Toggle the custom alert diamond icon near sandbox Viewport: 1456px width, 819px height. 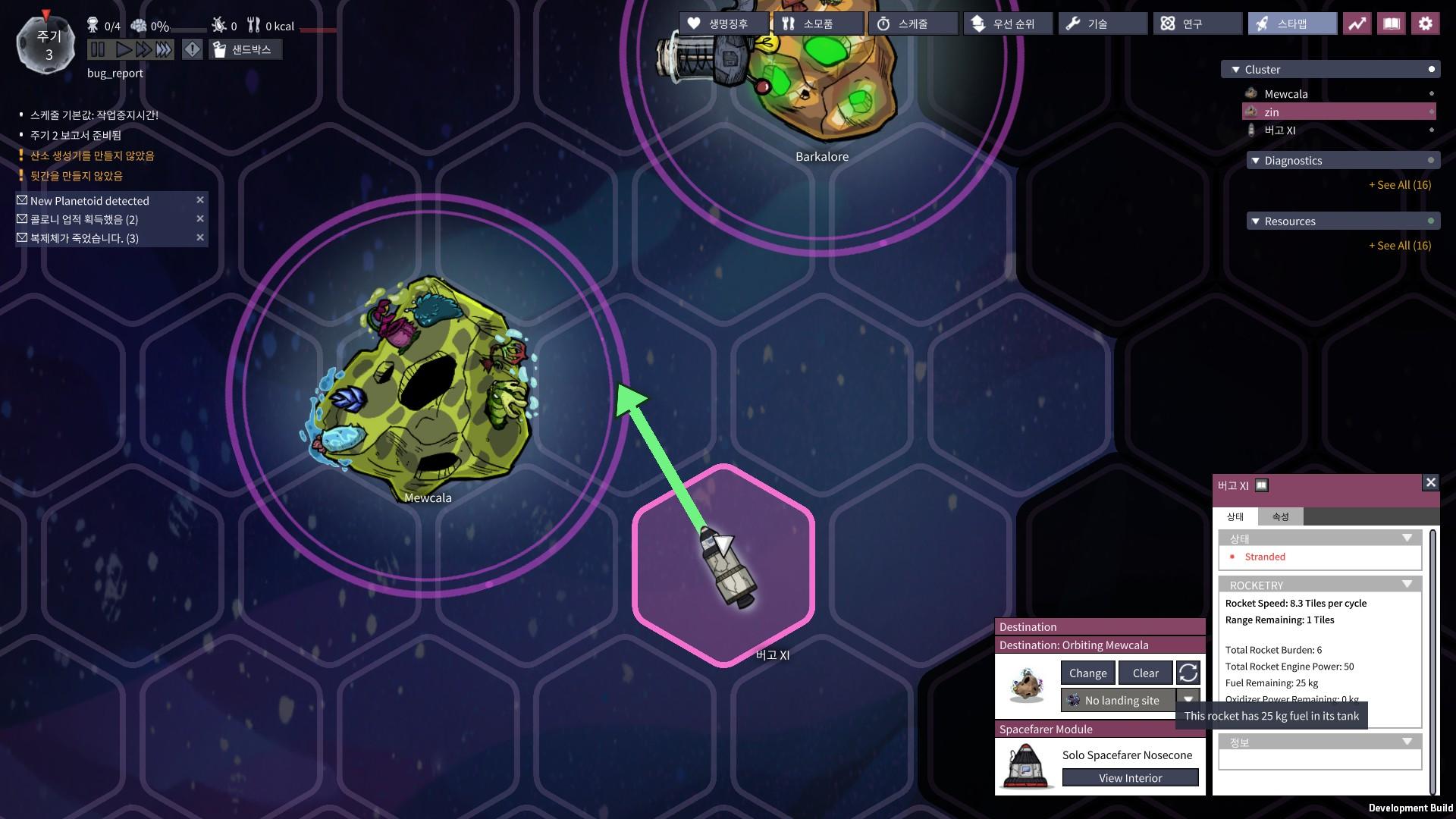point(193,49)
